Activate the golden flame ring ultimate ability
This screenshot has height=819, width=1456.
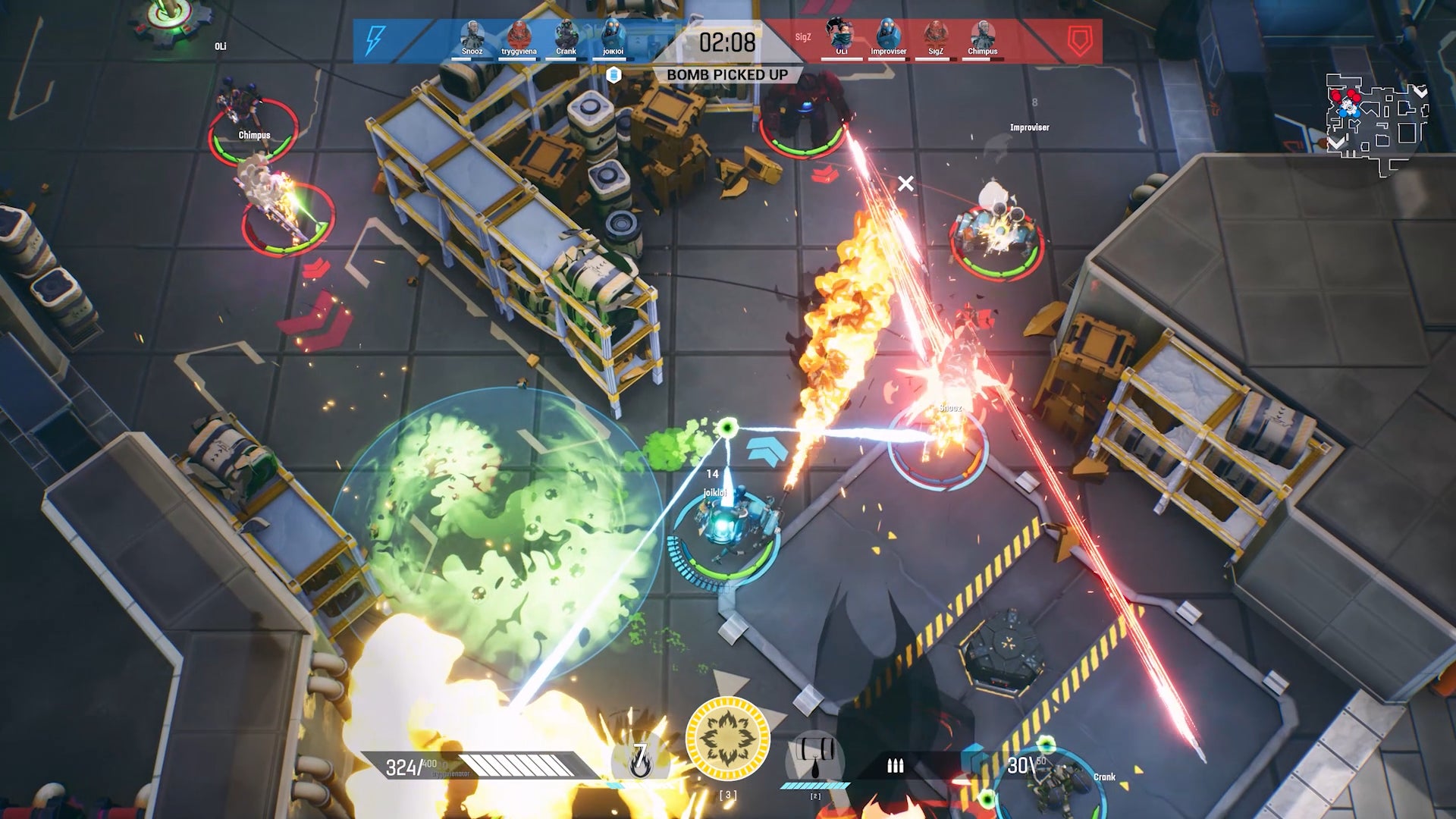pos(727,739)
